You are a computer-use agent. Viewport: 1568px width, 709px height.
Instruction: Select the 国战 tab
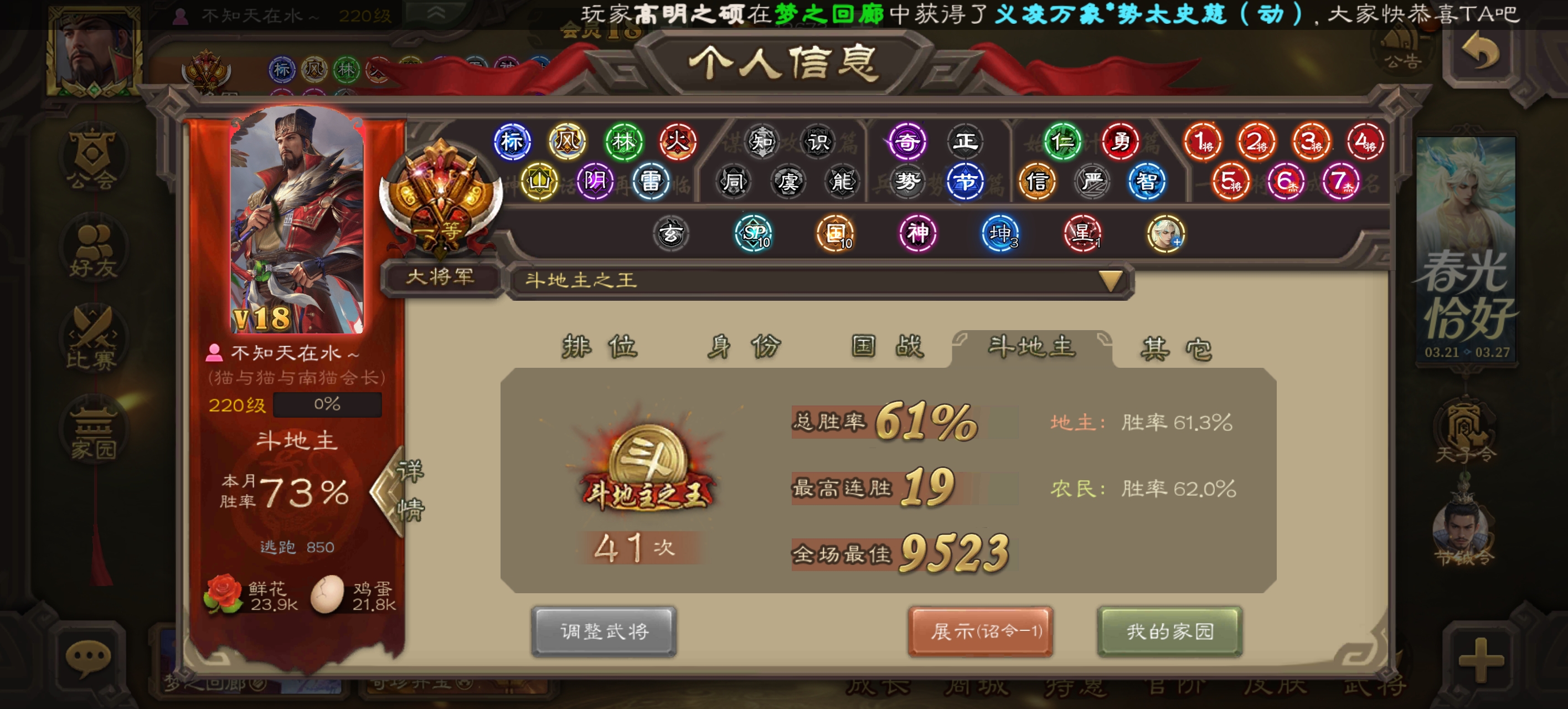pyautogui.click(x=887, y=347)
